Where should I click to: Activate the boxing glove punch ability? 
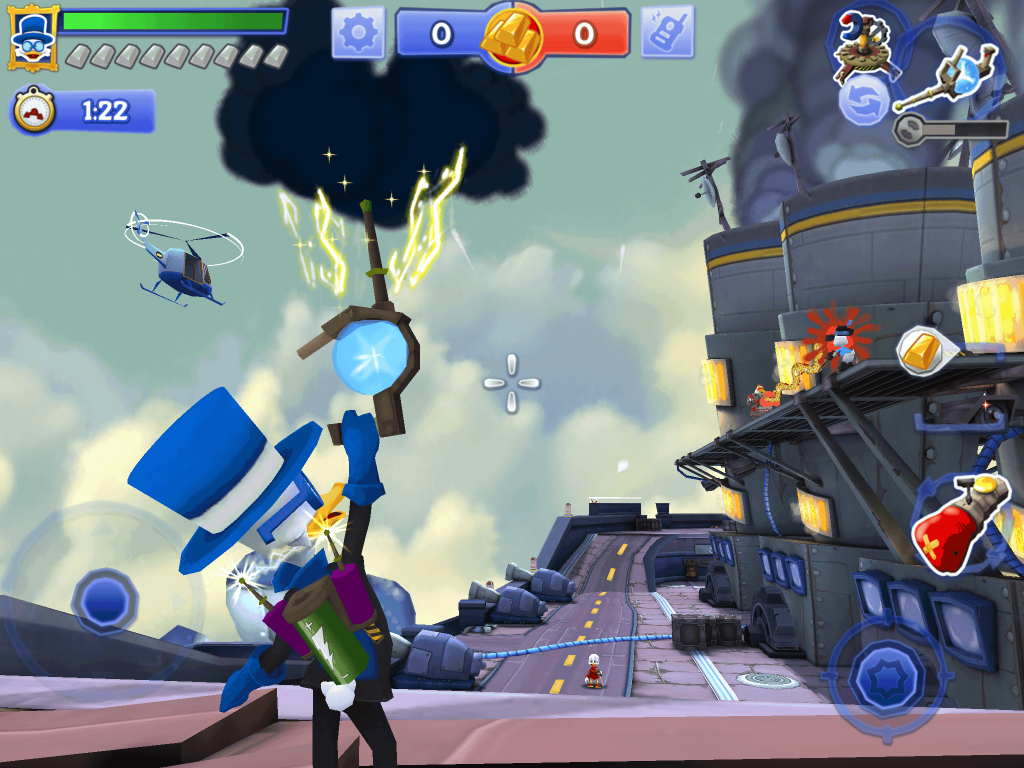point(957,523)
